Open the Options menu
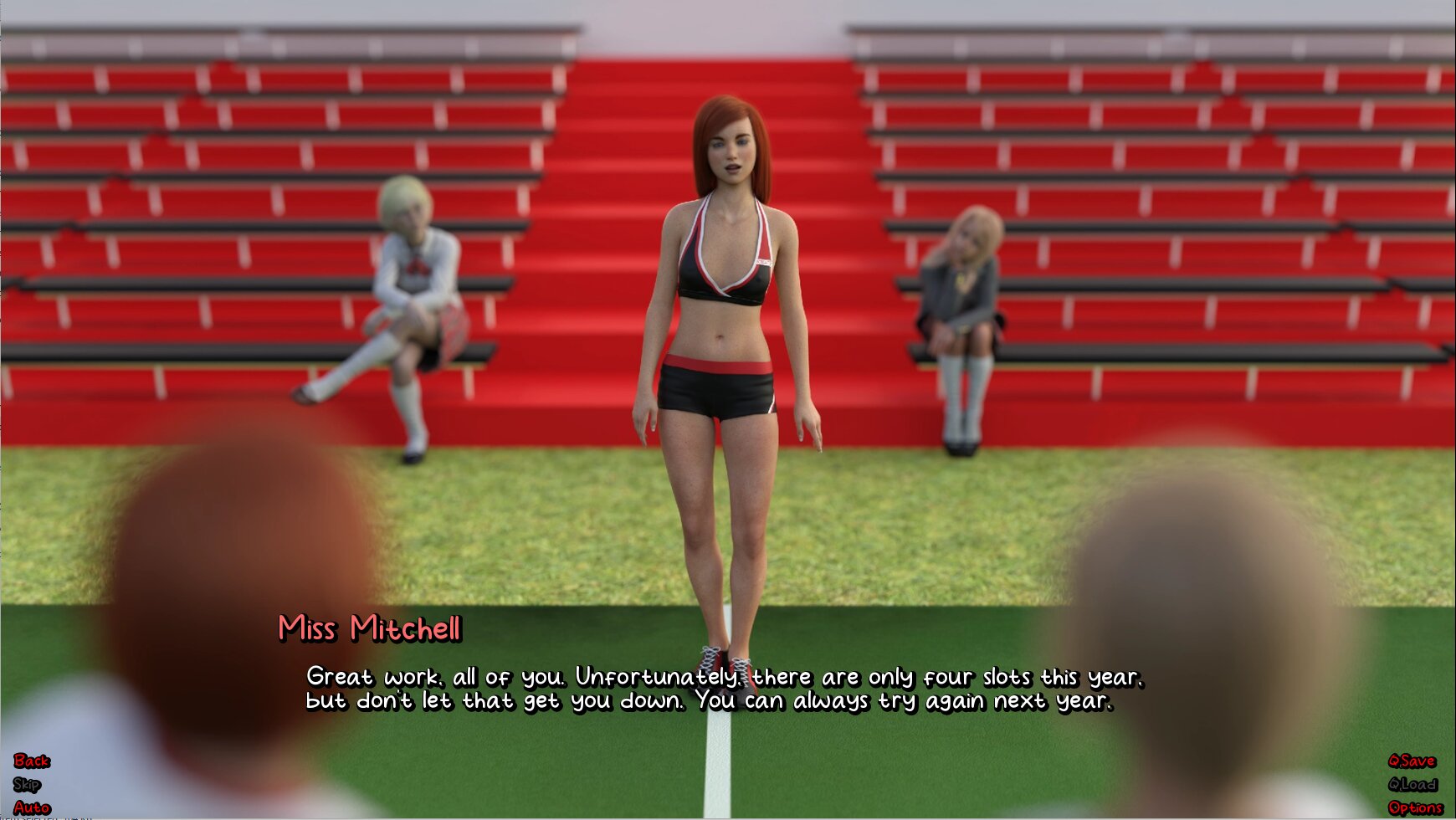Viewport: 1456px width, 820px height. click(x=1415, y=807)
